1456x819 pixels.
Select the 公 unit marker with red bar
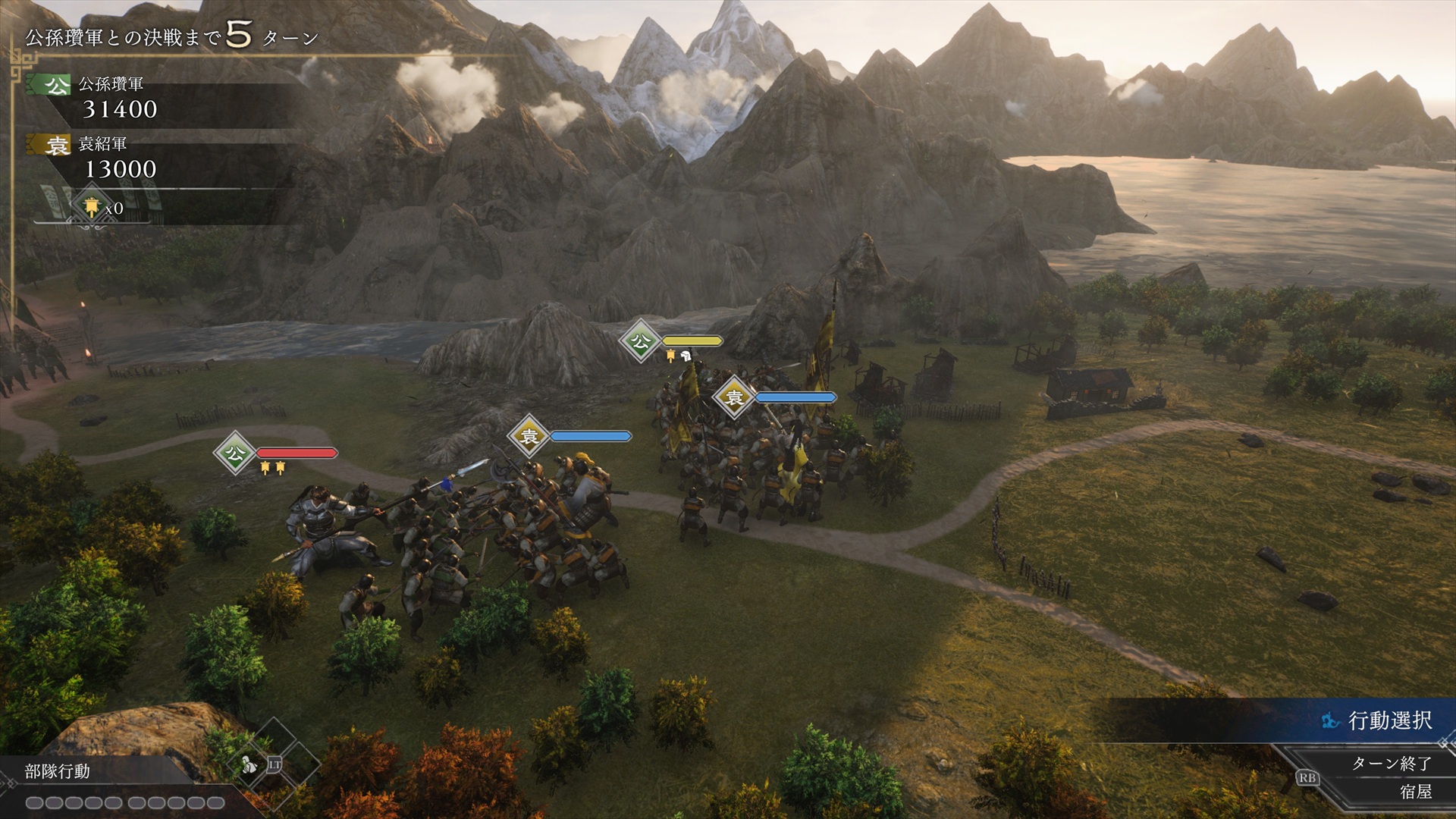(x=235, y=453)
